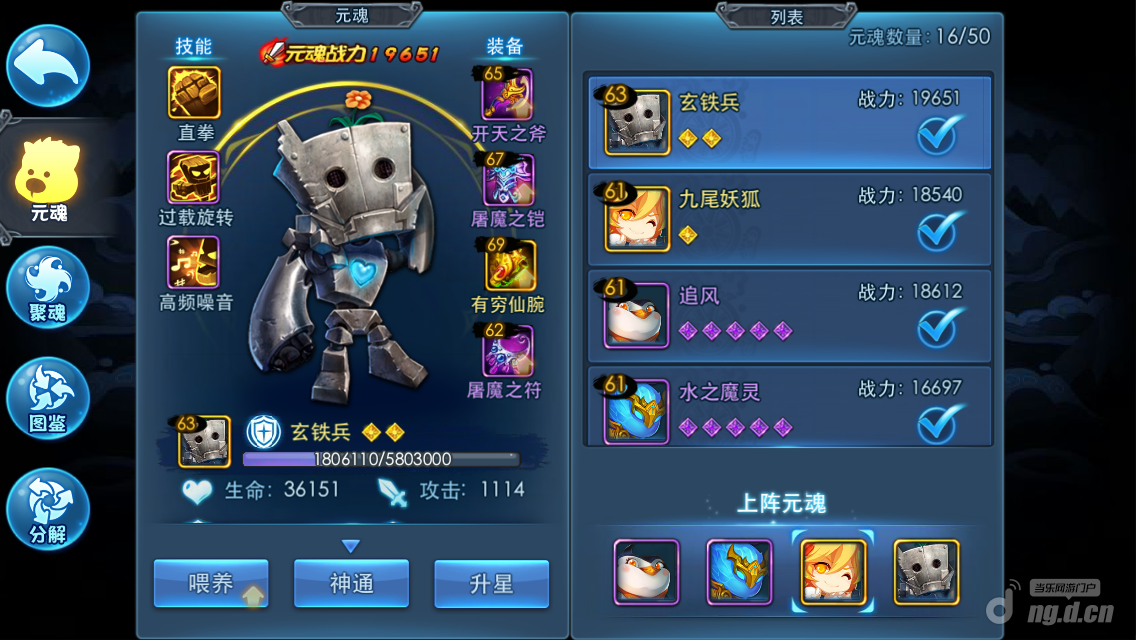Select the penguin portrait in 上阵元魂
This screenshot has height=640, width=1136.
[x=646, y=572]
